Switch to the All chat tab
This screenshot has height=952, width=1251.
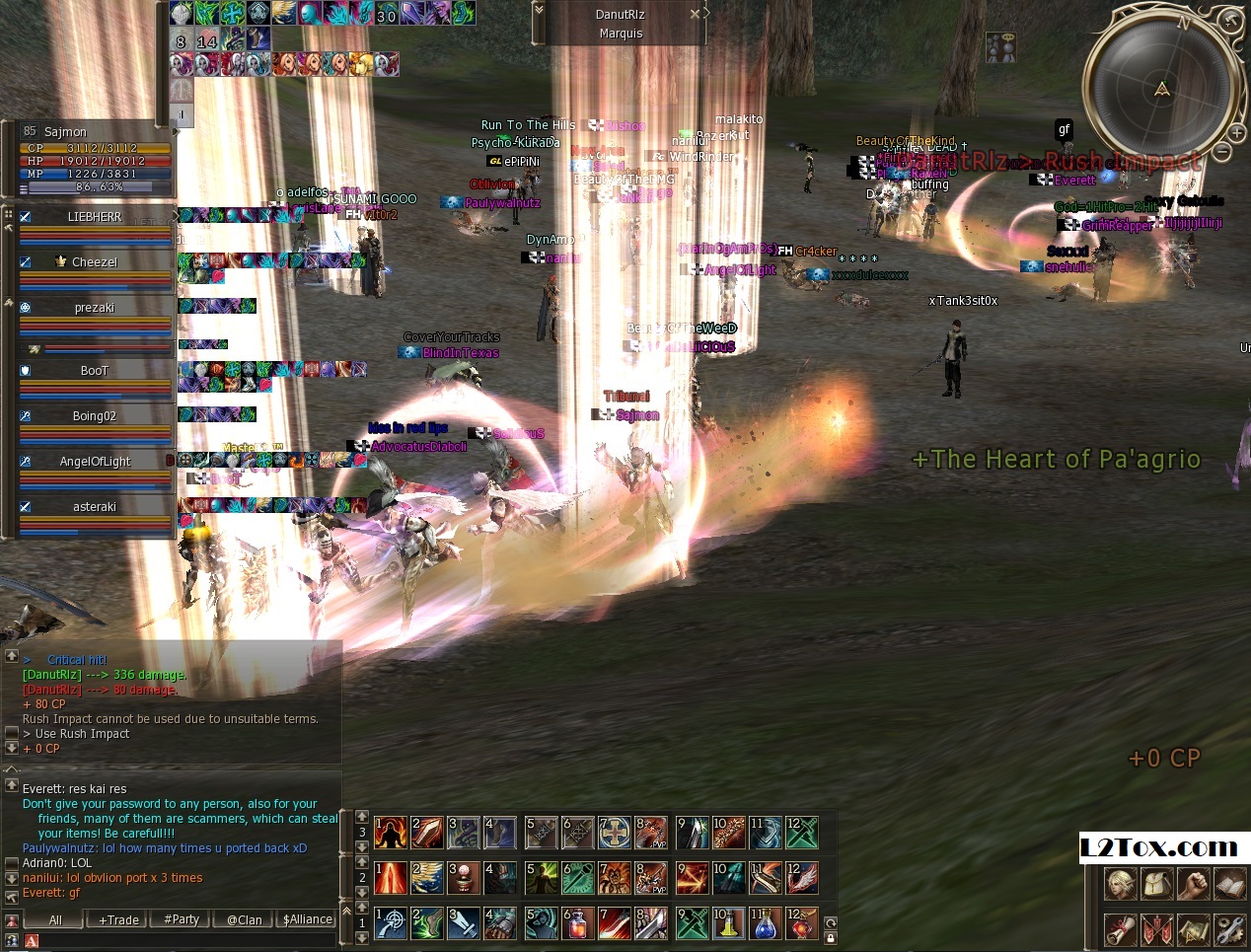[x=55, y=919]
